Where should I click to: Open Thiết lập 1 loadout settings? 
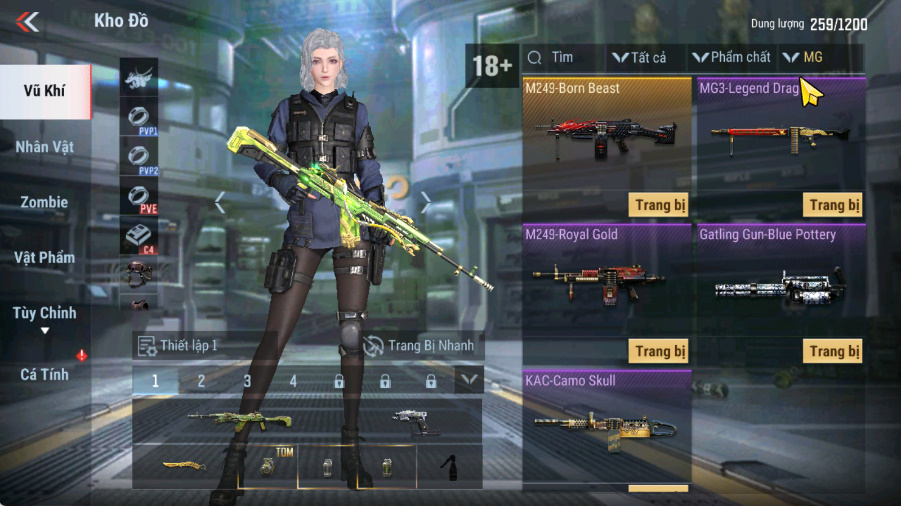178,346
